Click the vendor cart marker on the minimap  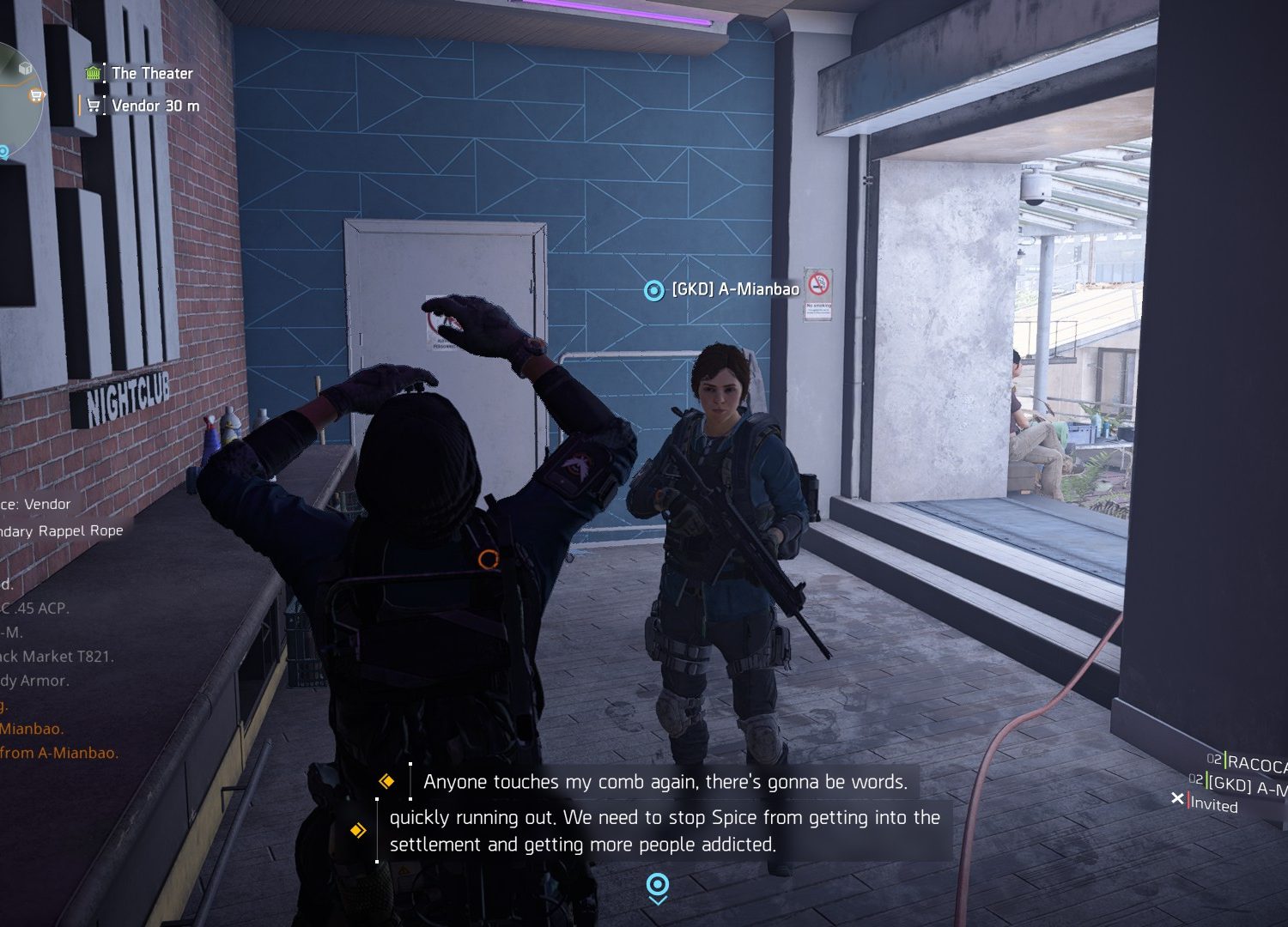[x=36, y=95]
